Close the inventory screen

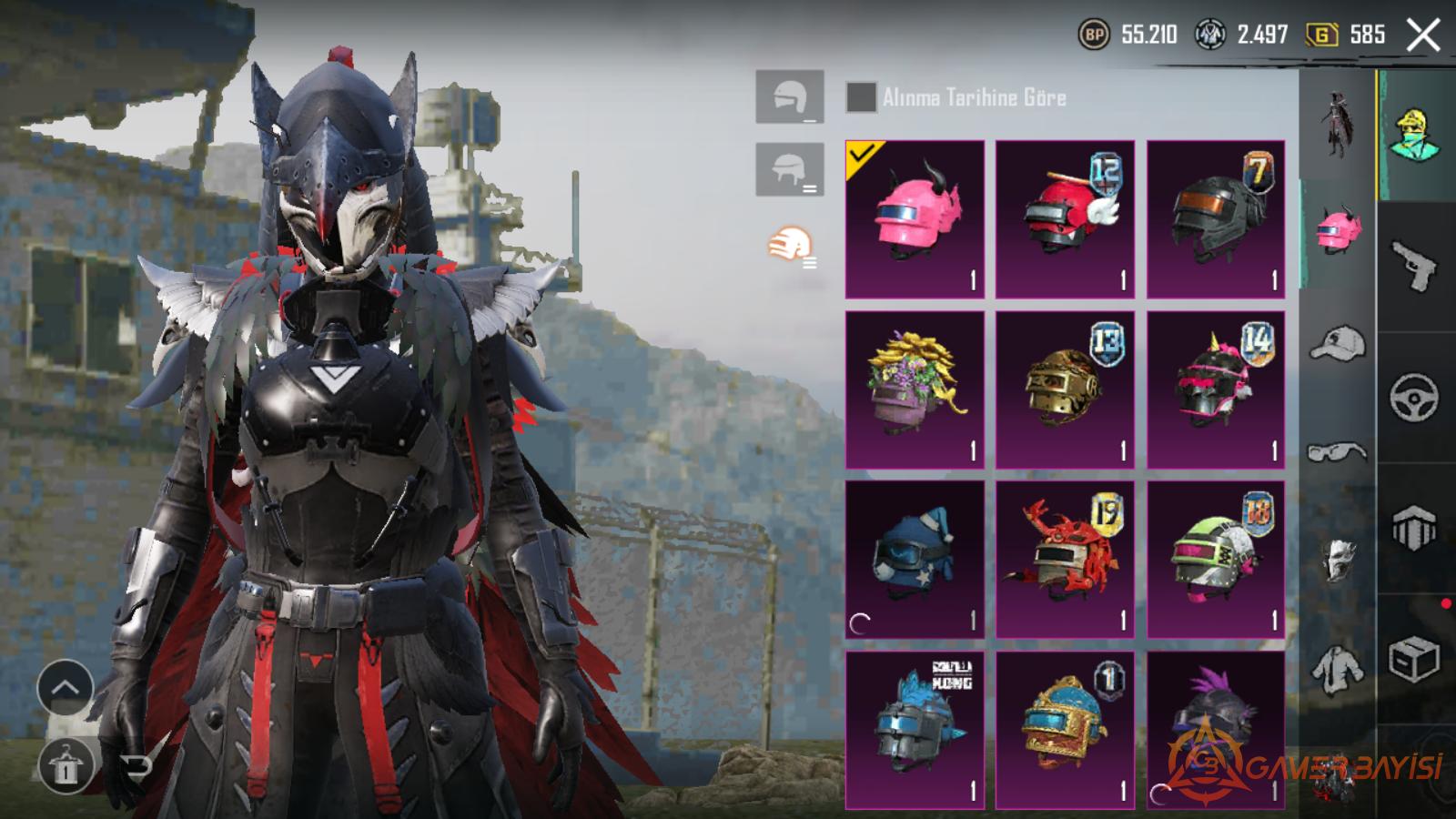[x=1422, y=36]
